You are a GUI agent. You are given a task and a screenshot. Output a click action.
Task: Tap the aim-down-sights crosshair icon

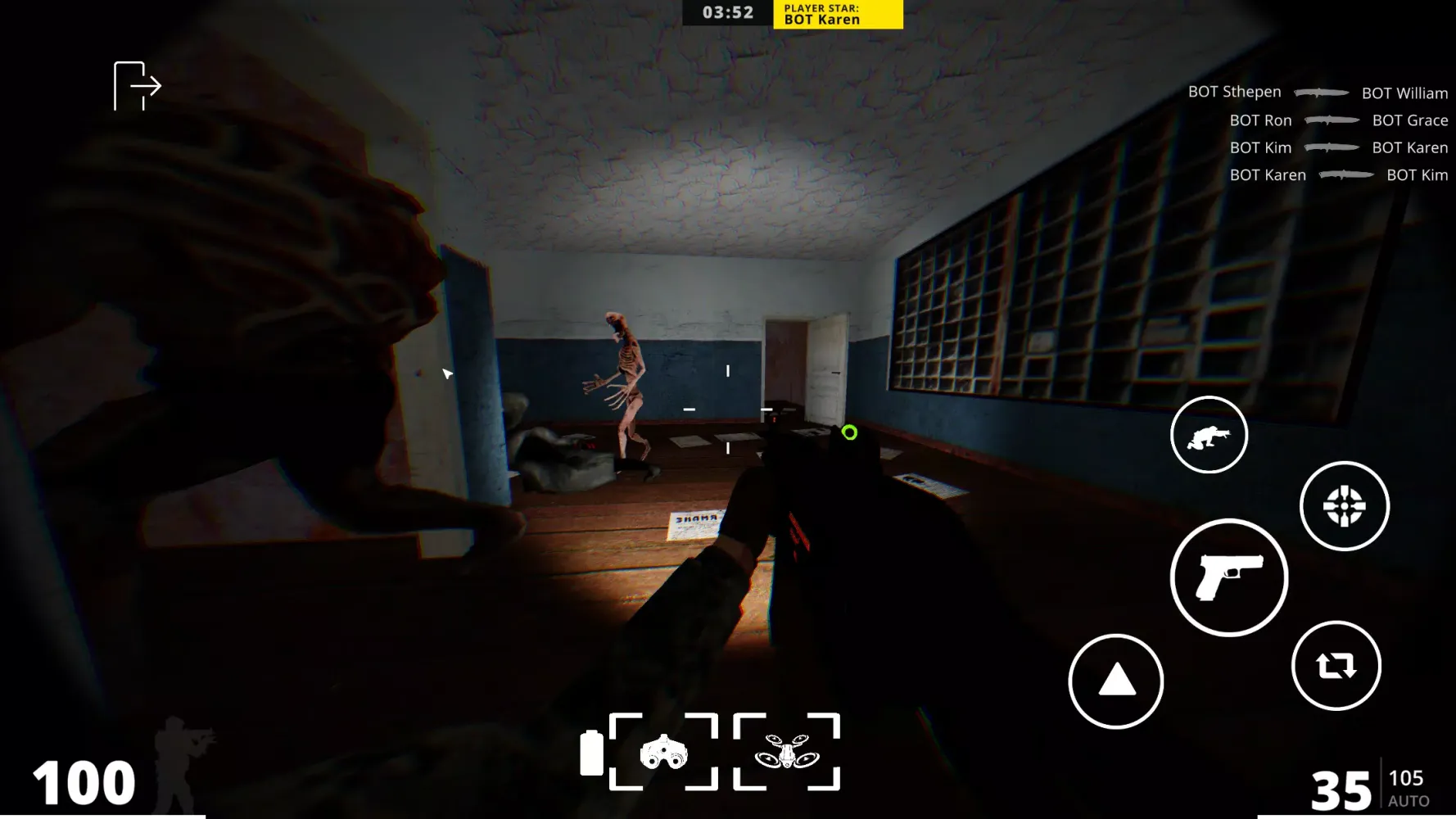(x=1345, y=507)
